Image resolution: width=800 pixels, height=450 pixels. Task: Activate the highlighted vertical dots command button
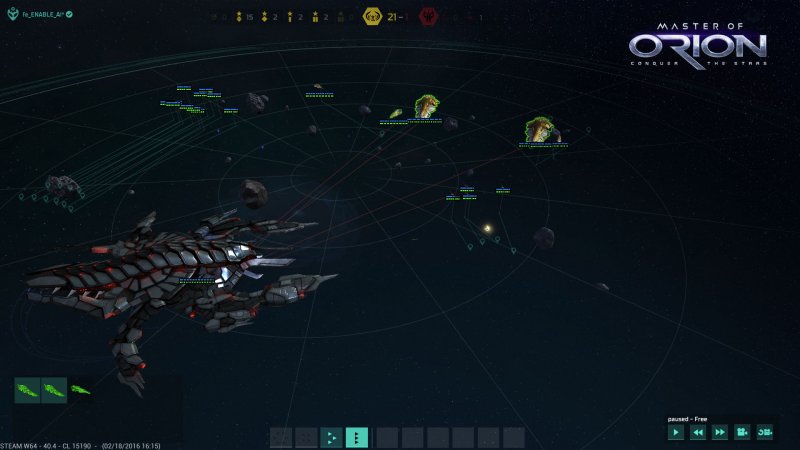coord(357,437)
